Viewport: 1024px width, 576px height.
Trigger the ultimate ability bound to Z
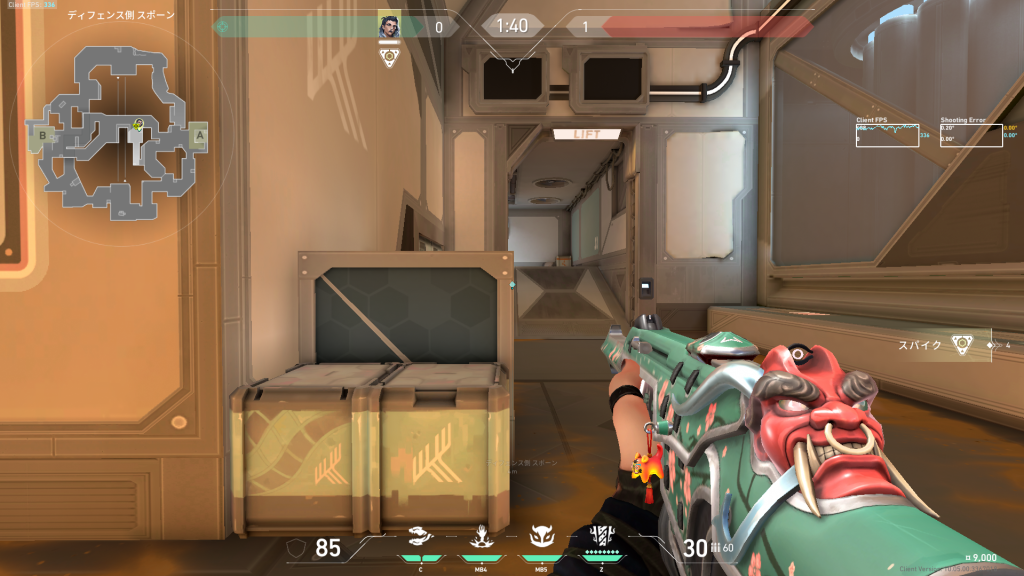pyautogui.click(x=601, y=536)
